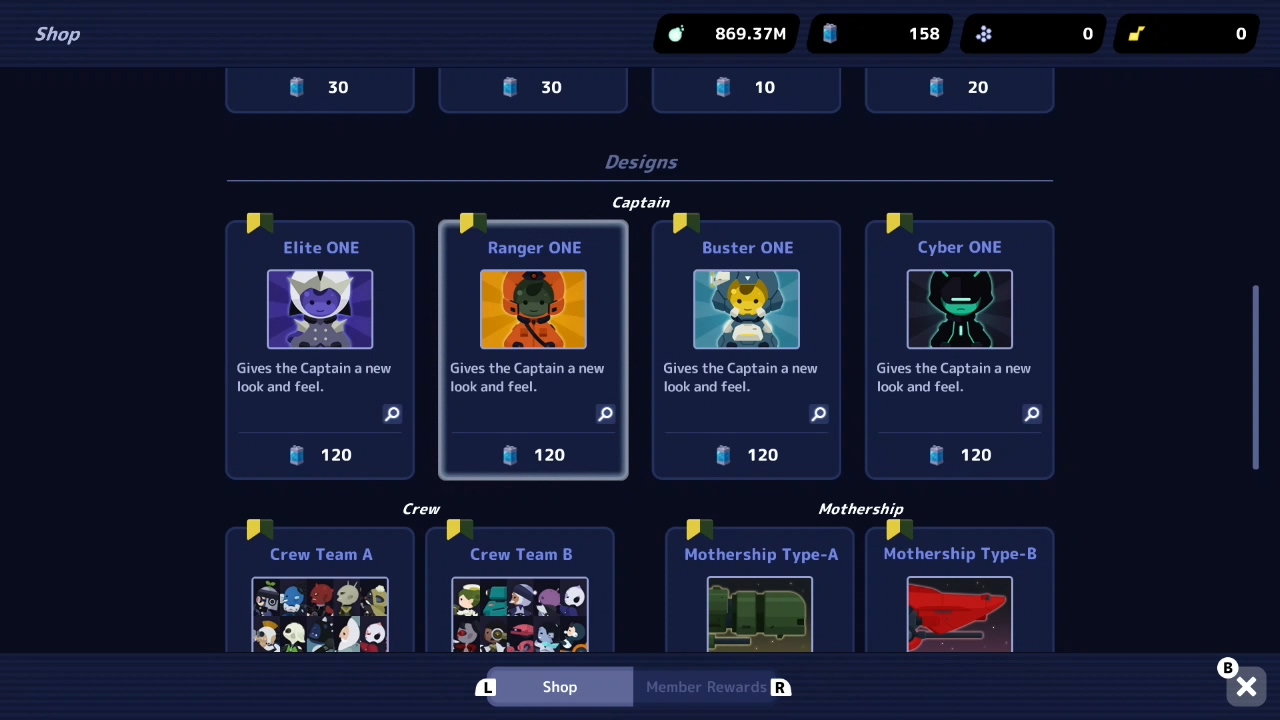1280x720 pixels.
Task: Close the Shop with the X button
Action: 1246,687
